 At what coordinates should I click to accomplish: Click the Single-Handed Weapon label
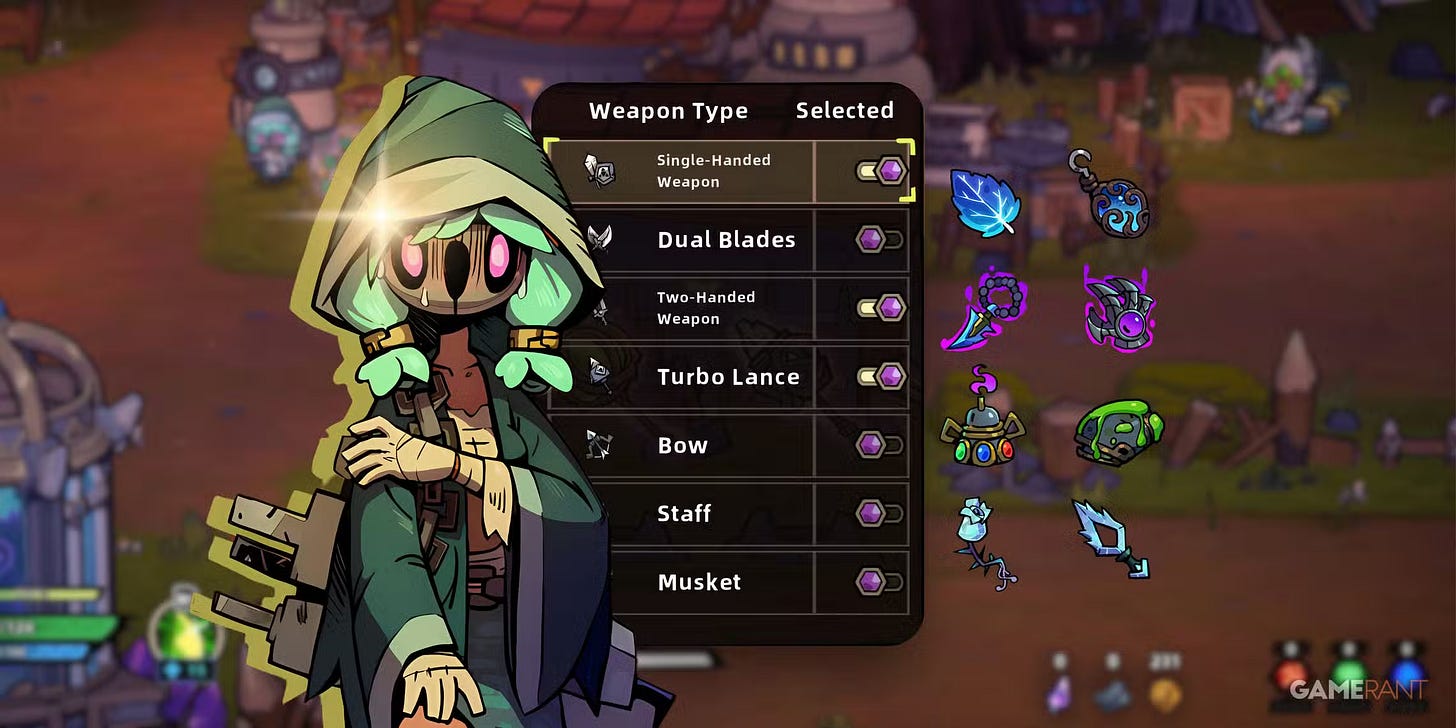(713, 171)
